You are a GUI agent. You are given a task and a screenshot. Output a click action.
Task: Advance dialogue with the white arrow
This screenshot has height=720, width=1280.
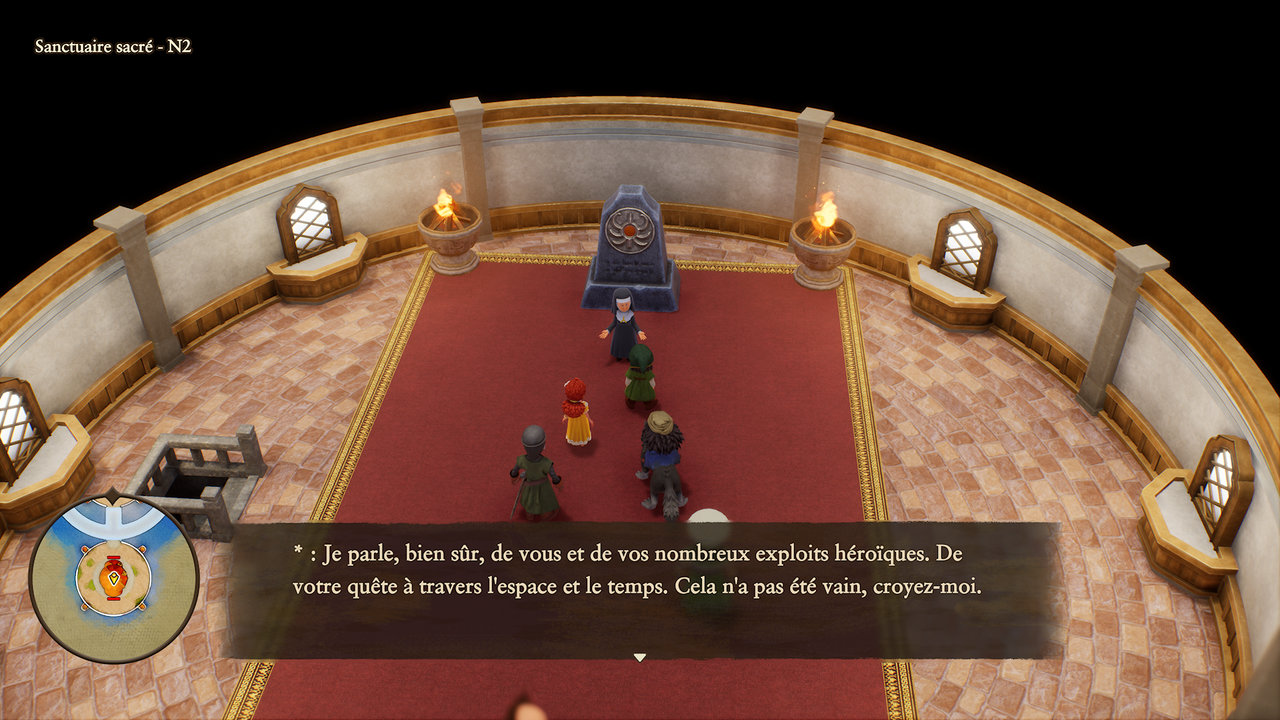(640, 657)
